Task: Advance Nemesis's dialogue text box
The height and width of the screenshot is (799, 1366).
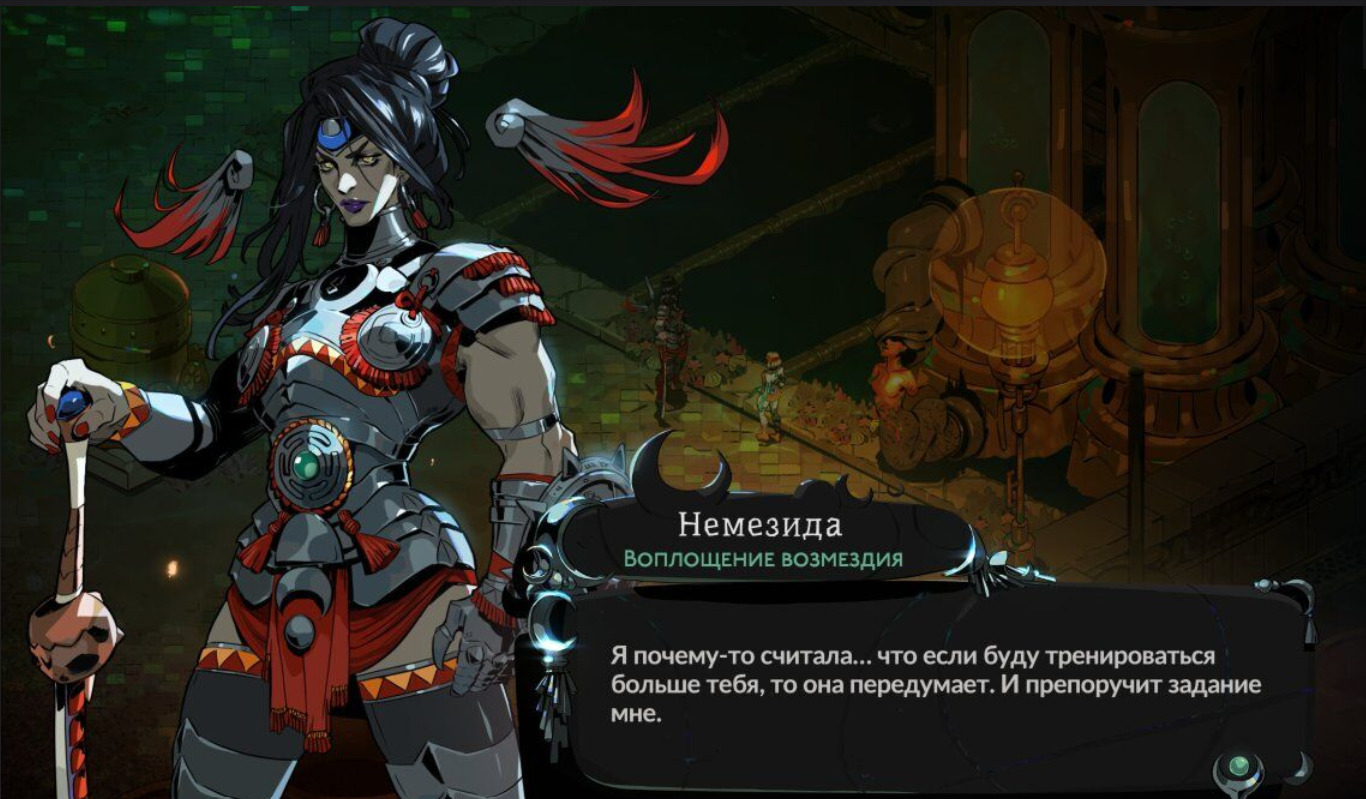Action: [x=935, y=685]
